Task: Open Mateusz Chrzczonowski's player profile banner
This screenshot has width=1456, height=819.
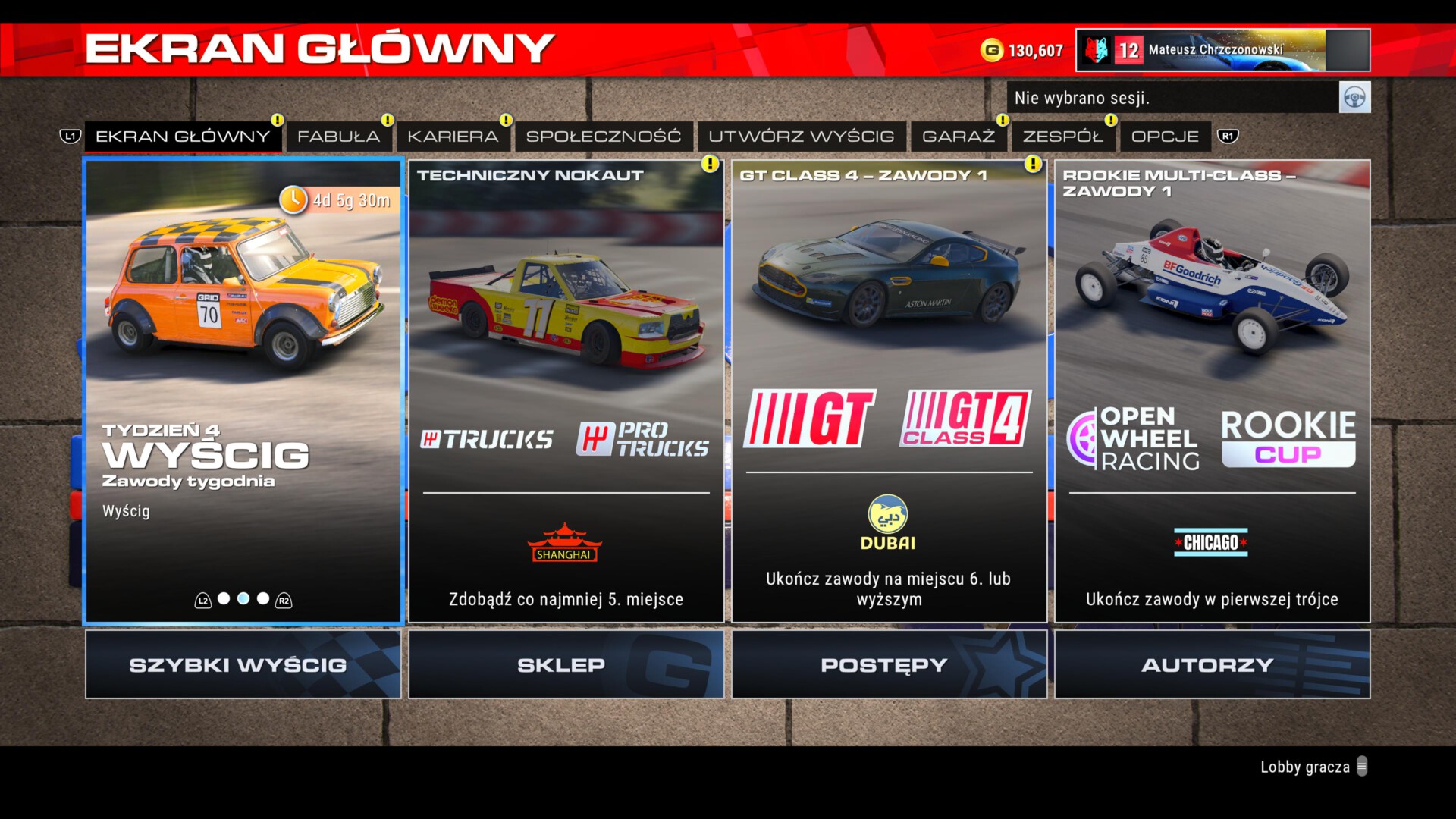Action: [1222, 50]
